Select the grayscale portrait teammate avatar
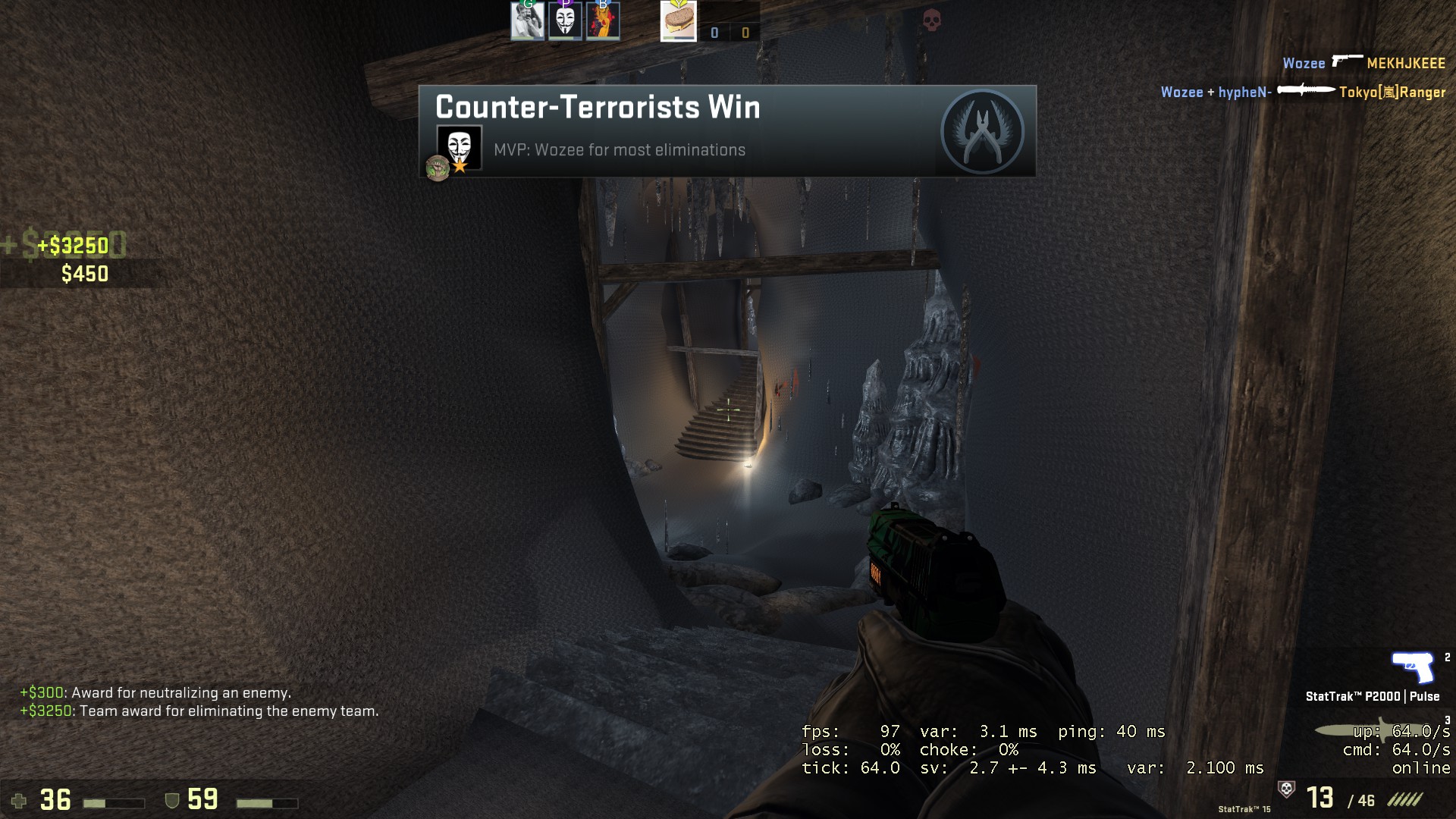Screen dimensions: 1456x819 (527, 21)
